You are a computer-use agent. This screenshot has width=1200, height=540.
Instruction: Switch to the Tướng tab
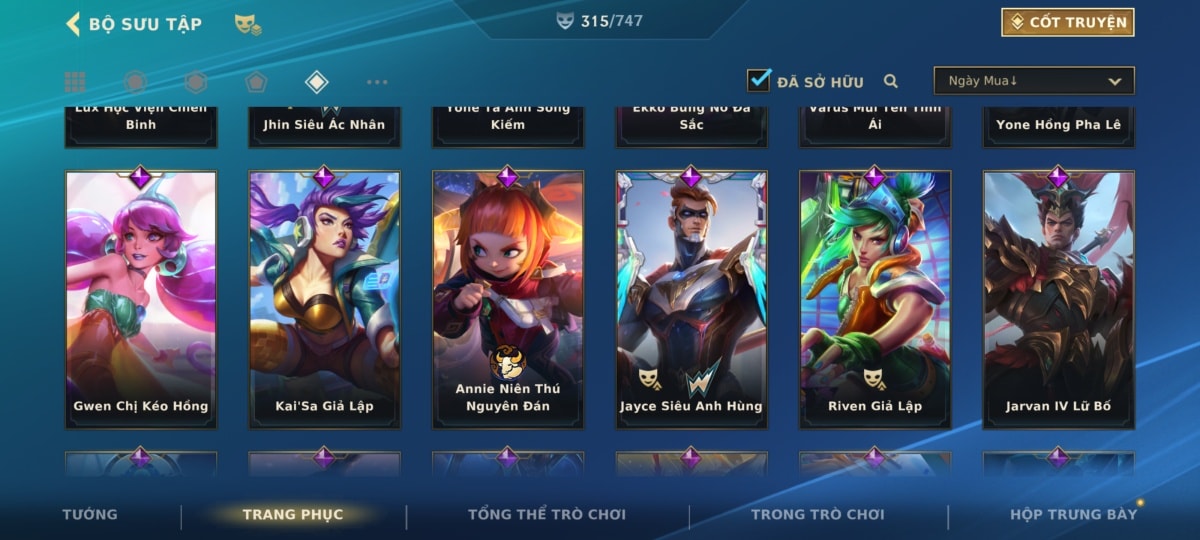coord(90,515)
